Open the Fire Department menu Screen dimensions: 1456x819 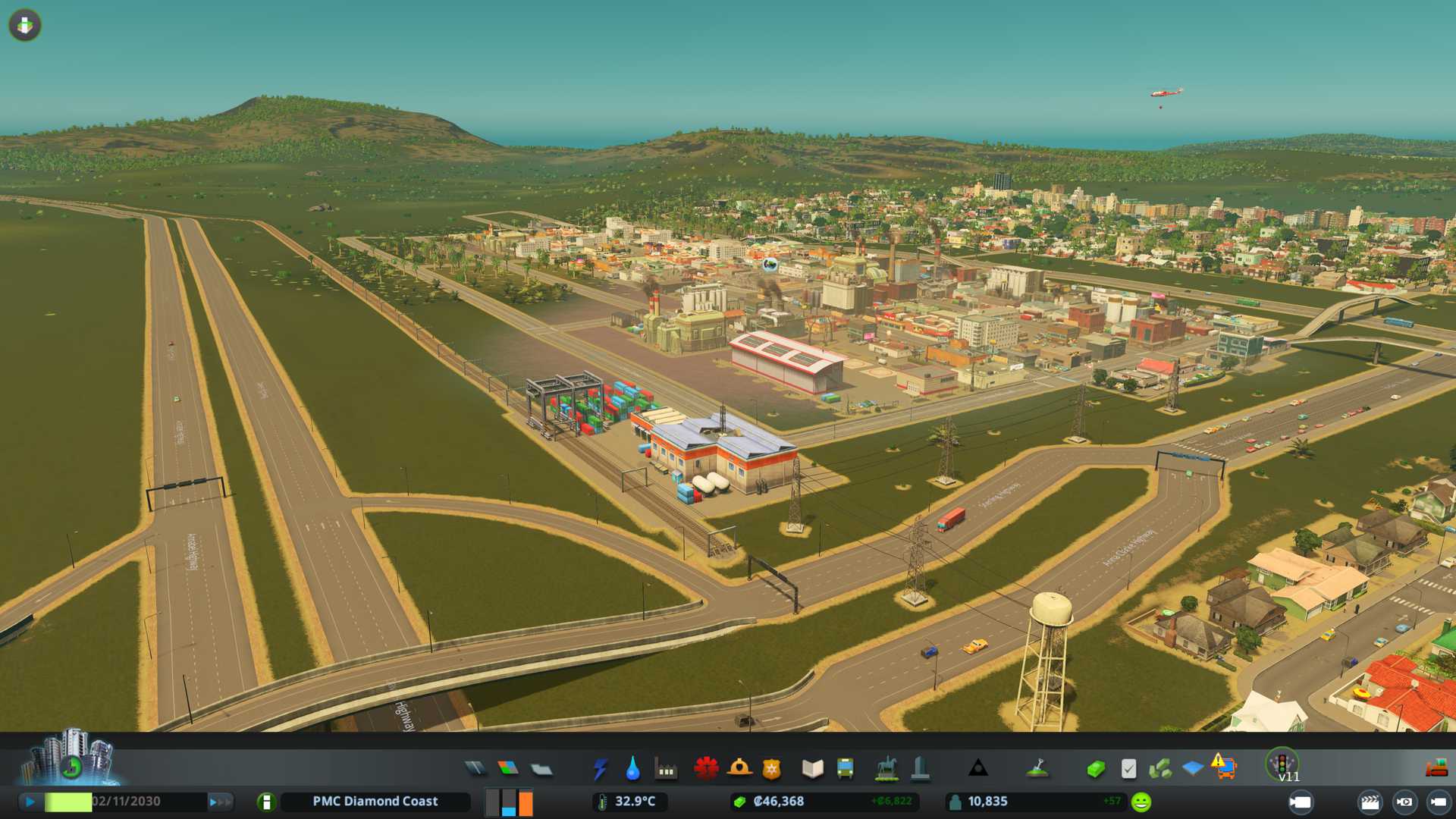(739, 769)
